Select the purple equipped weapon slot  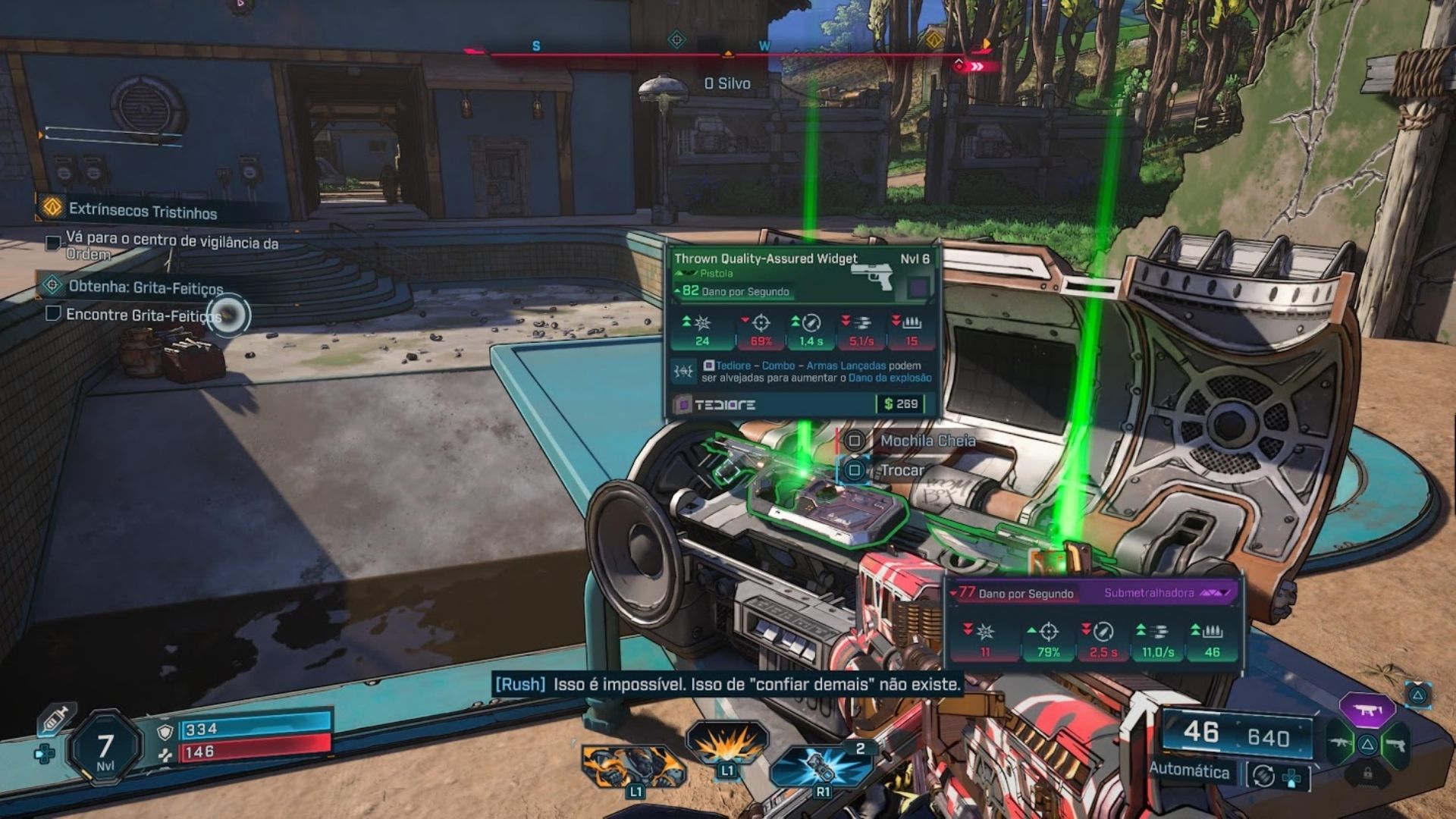tap(1367, 711)
